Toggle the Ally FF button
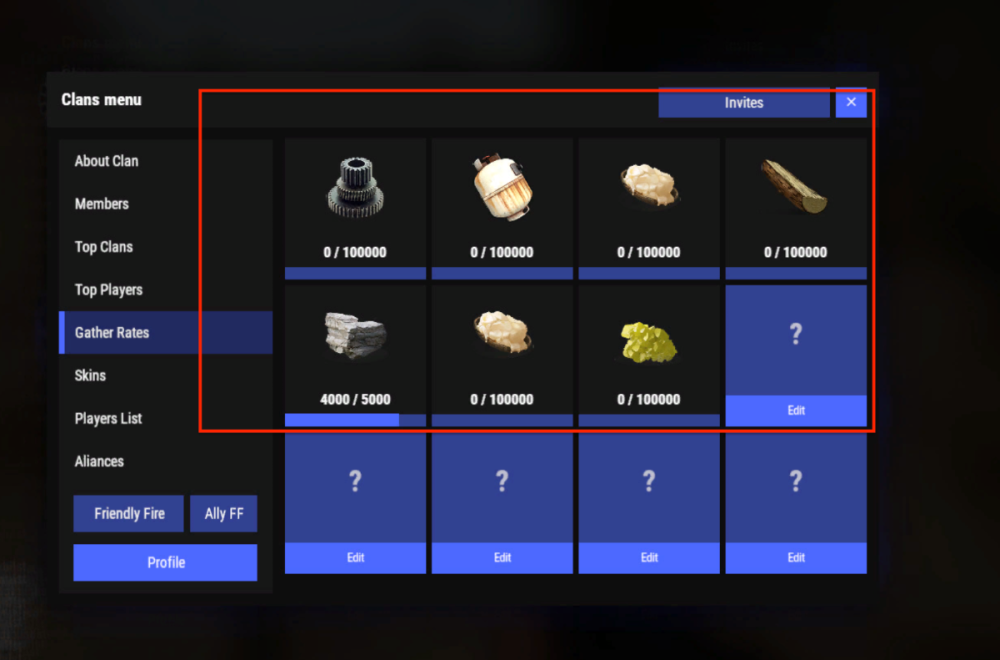The width and height of the screenshot is (1000, 660). coord(224,514)
